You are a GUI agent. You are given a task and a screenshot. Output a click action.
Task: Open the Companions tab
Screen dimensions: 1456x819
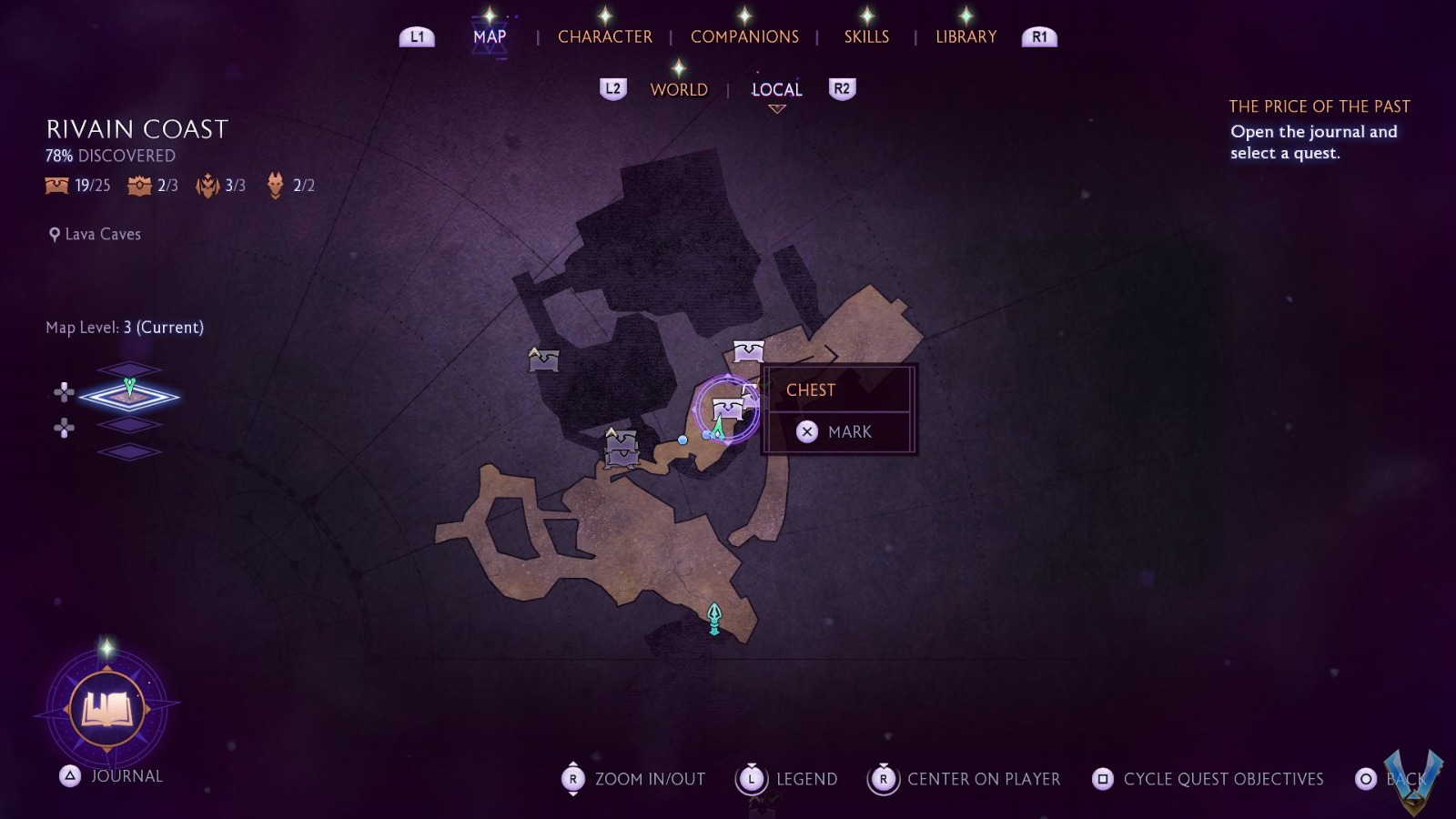point(744,36)
